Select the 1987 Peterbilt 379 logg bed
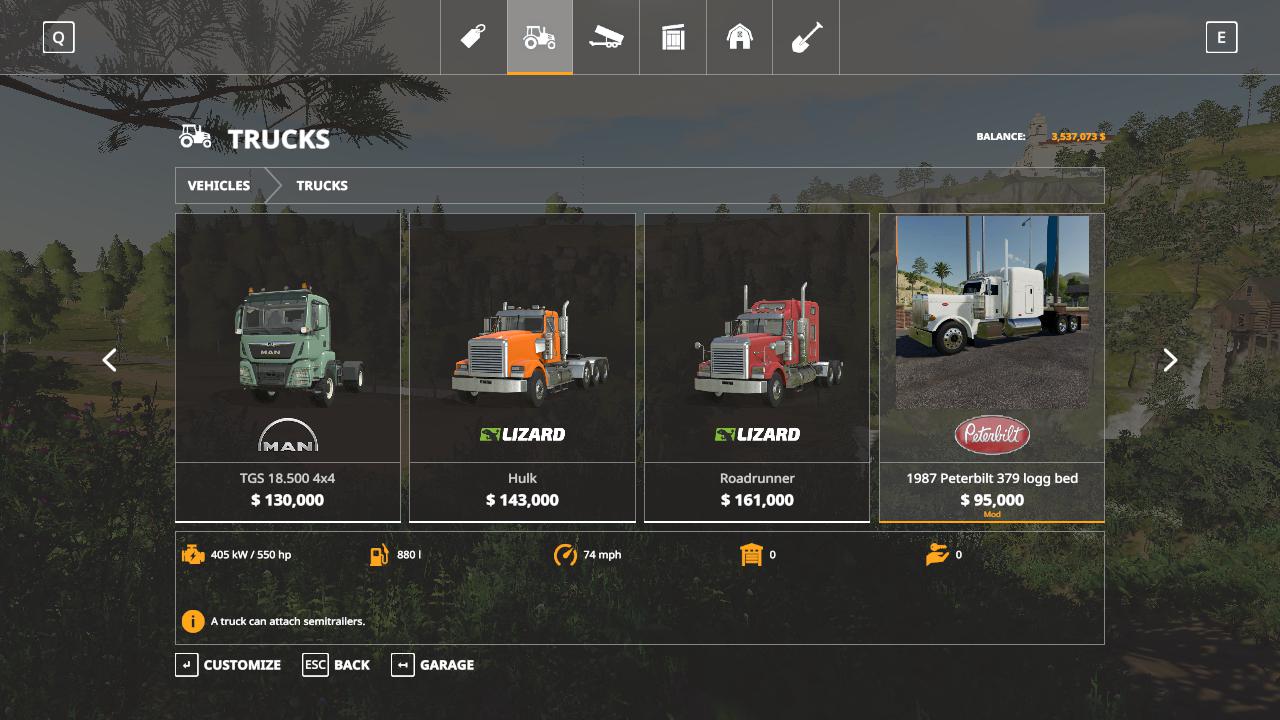 click(x=992, y=367)
